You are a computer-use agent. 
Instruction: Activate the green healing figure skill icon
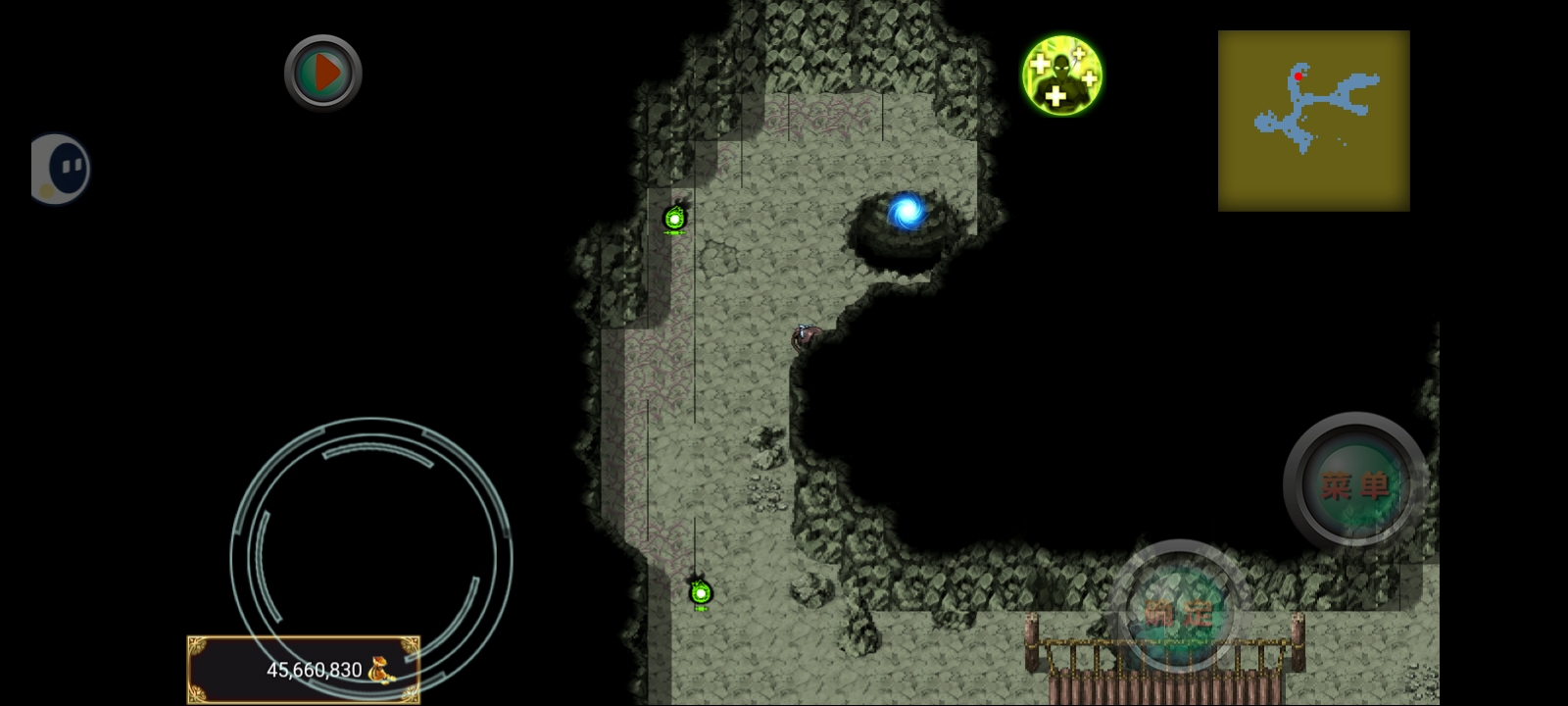click(1062, 76)
